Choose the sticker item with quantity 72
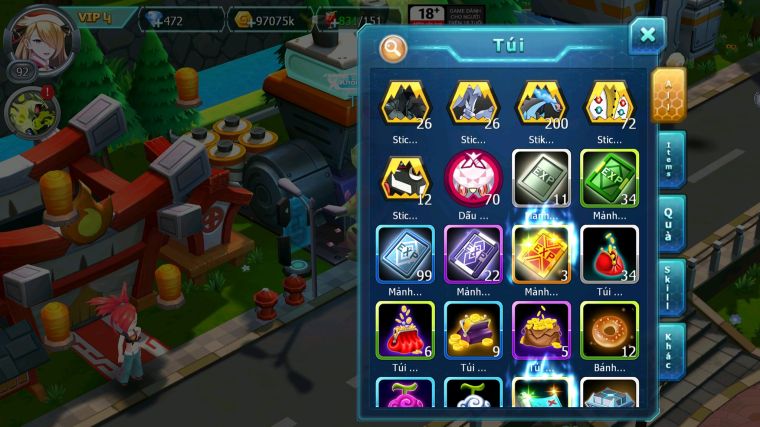760x427 pixels. 609,104
